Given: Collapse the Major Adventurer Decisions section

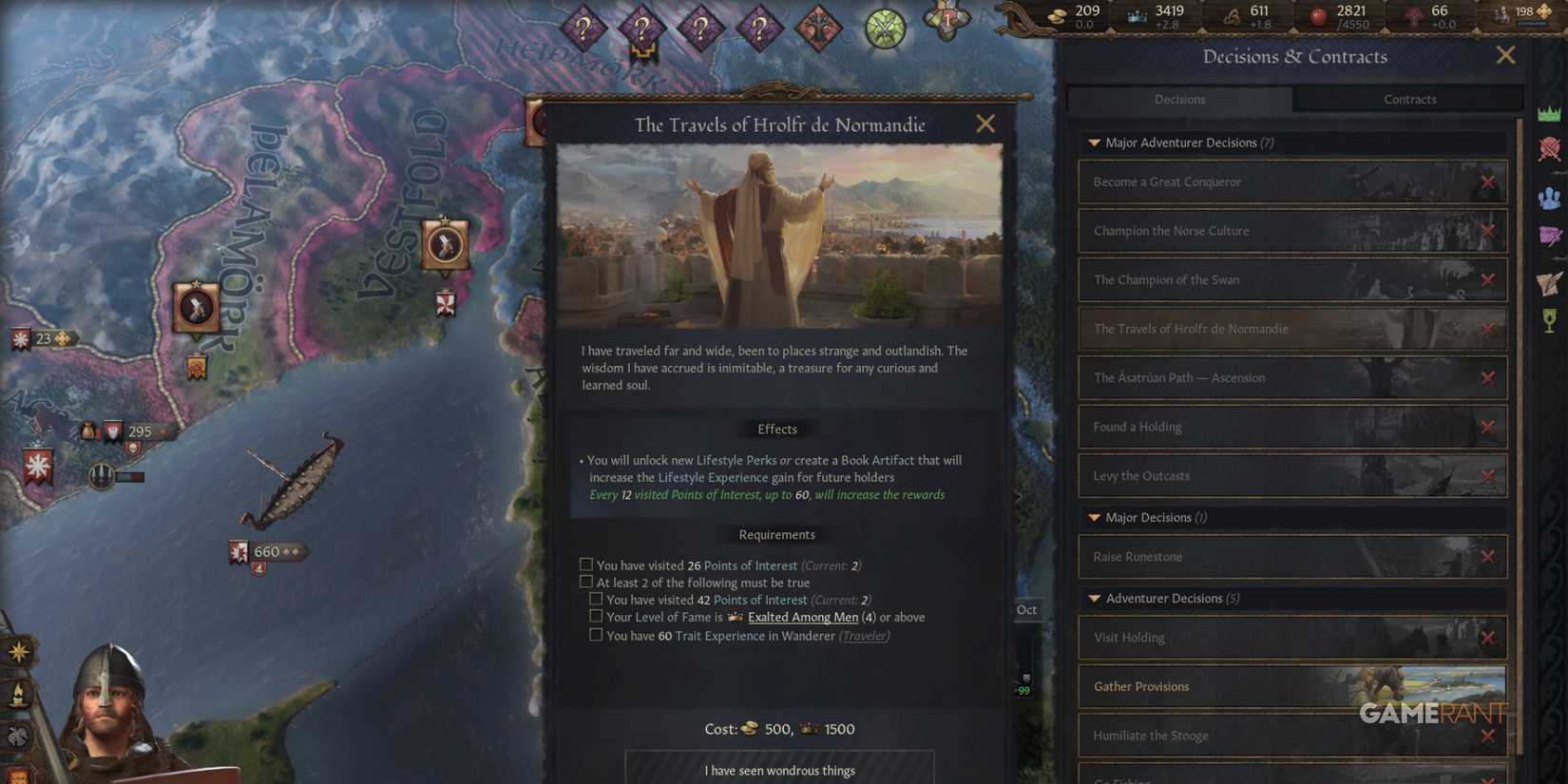Looking at the screenshot, I should pos(1094,143).
